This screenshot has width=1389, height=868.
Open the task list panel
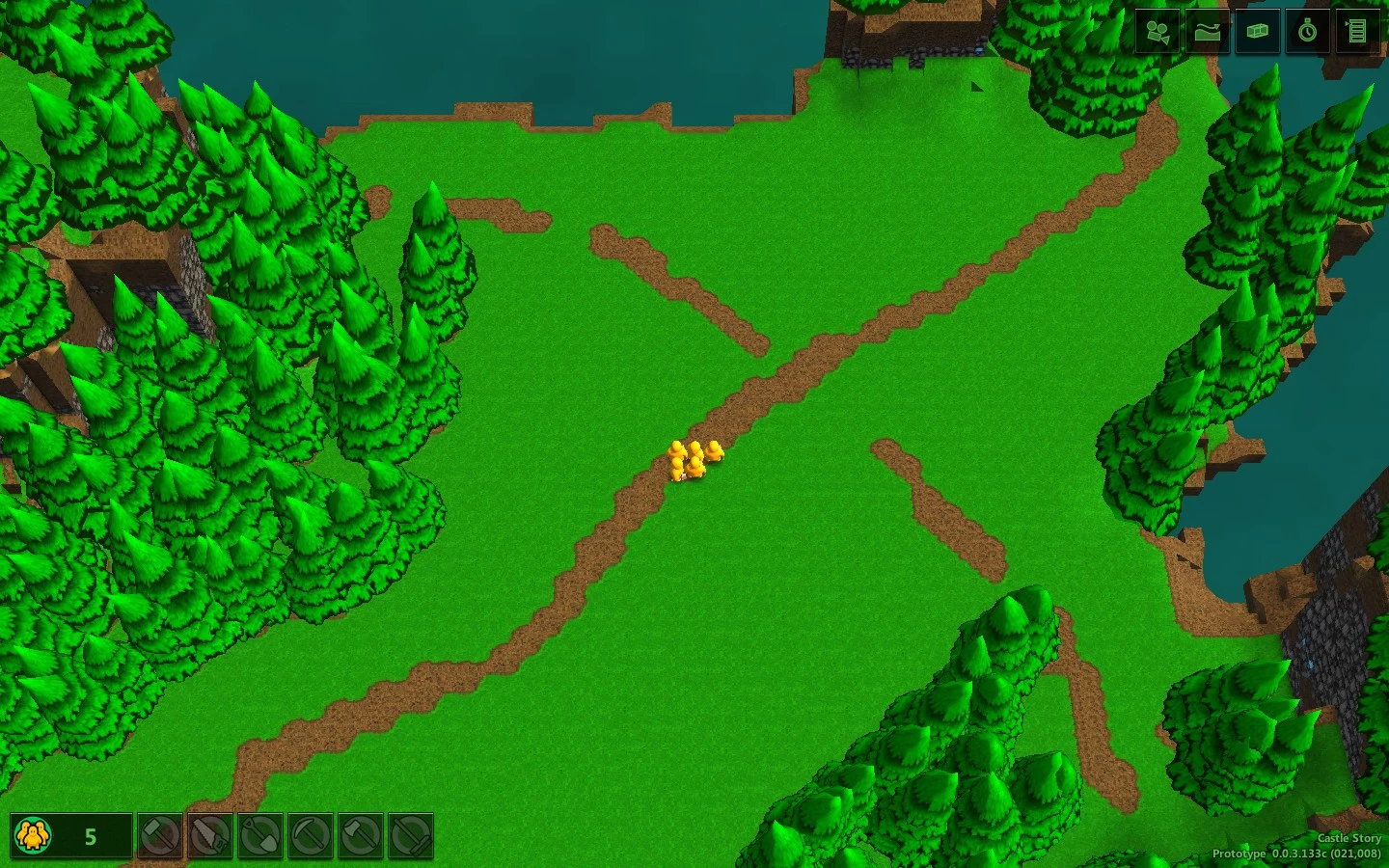(1355, 32)
